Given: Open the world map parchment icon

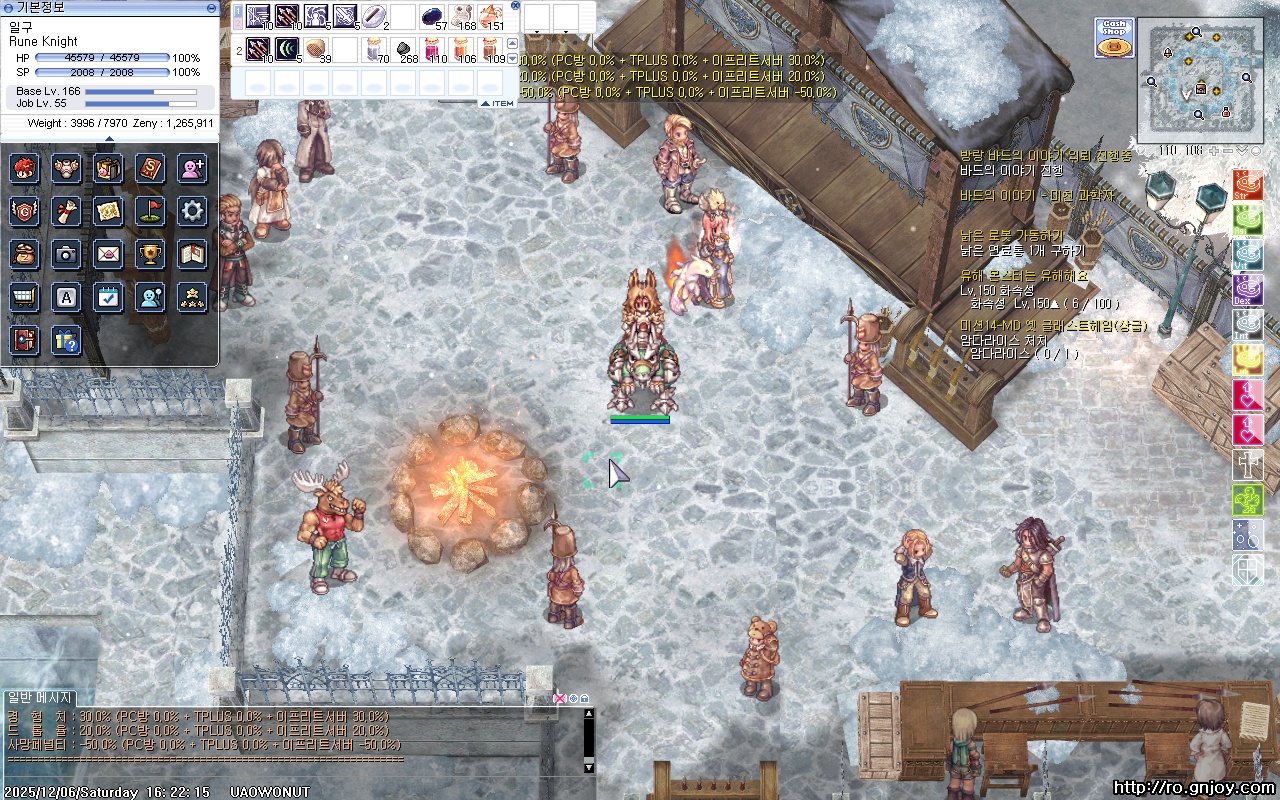Looking at the screenshot, I should [x=108, y=211].
